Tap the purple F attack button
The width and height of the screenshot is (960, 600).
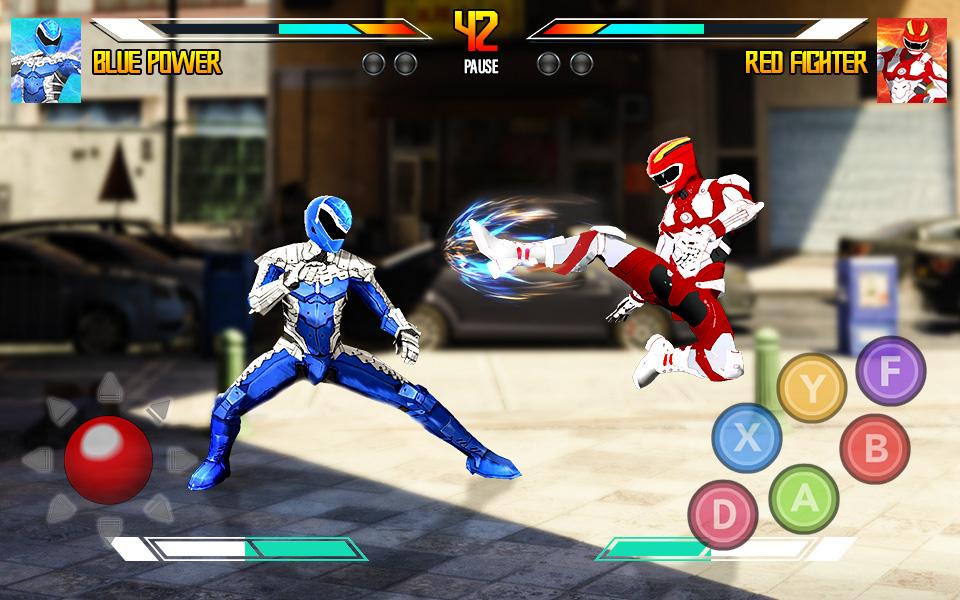[890, 372]
